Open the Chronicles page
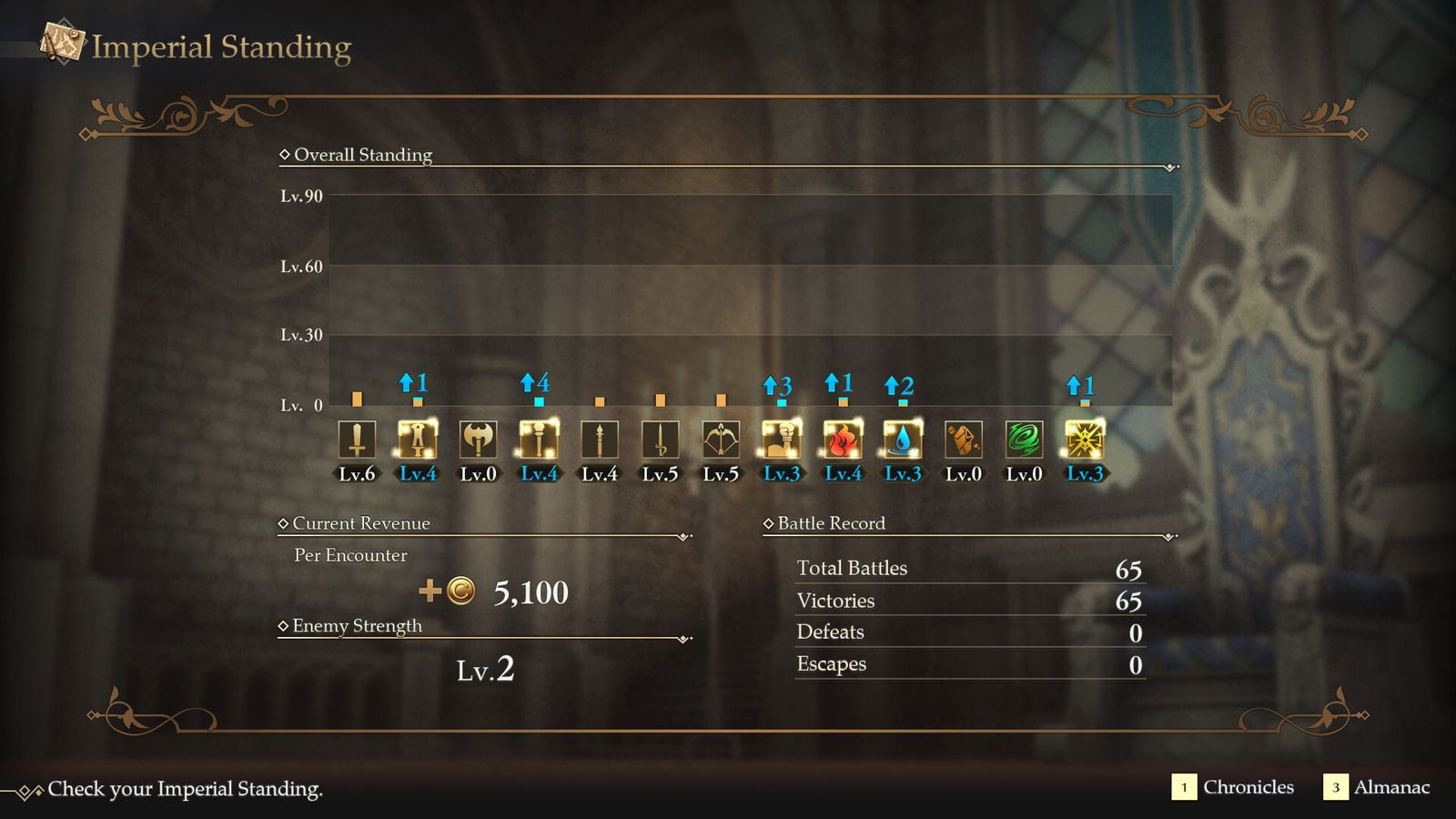 click(1233, 787)
